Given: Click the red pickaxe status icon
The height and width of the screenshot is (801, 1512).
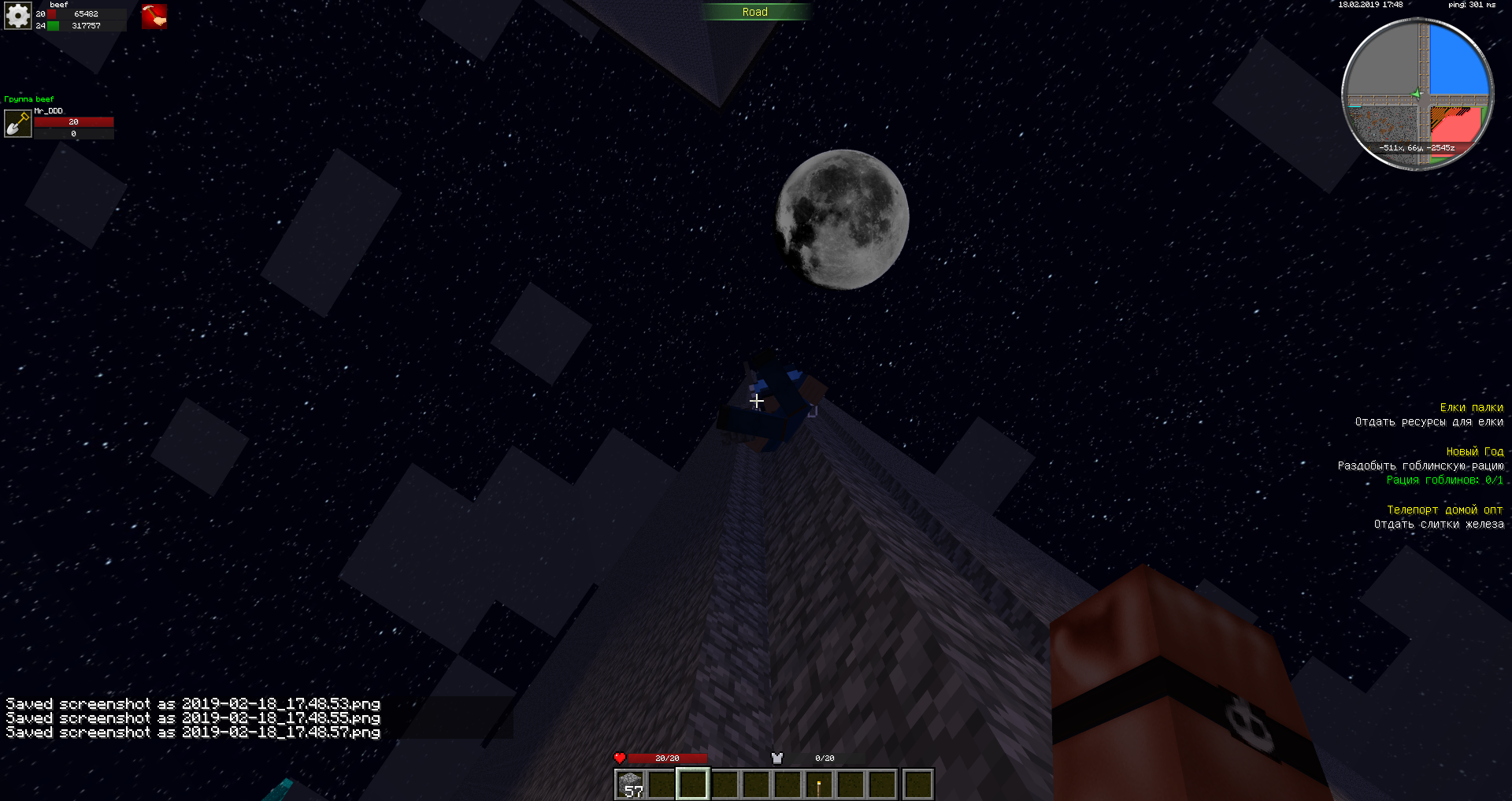Looking at the screenshot, I should point(154,17).
